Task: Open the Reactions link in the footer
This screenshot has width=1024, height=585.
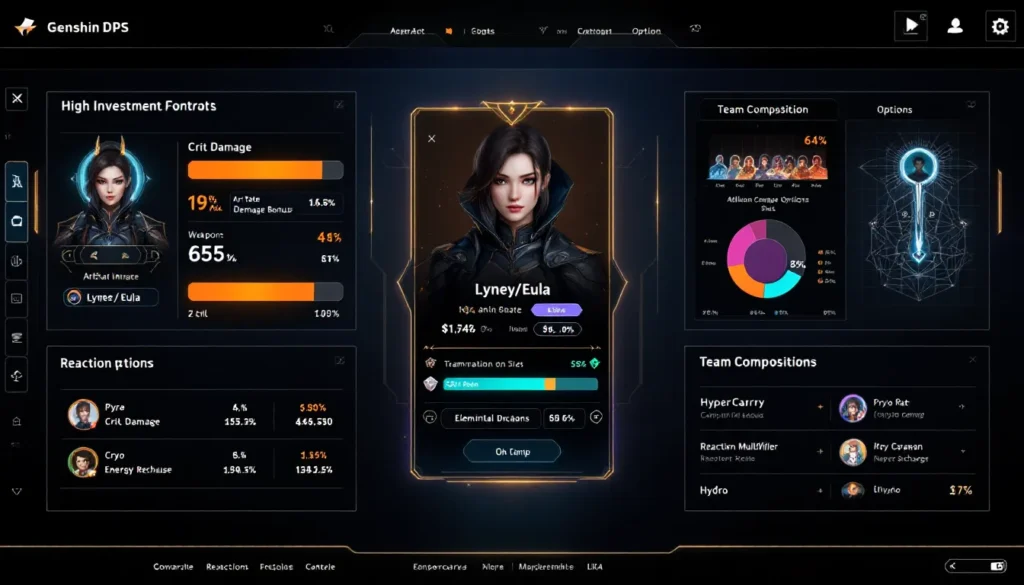Action: 227,567
